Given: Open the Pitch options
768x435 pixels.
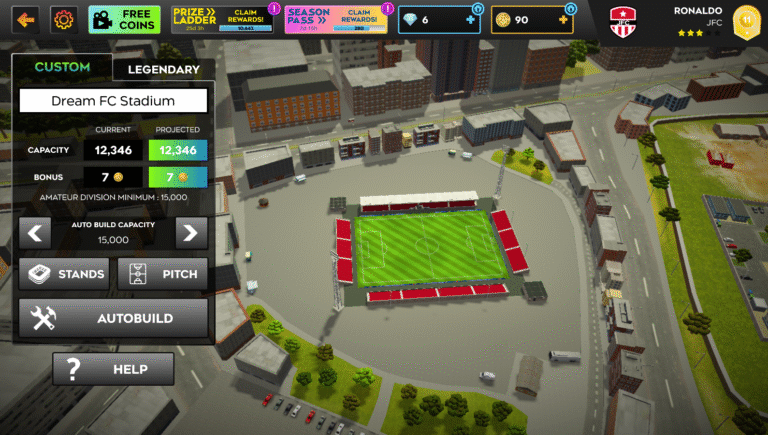Looking at the screenshot, I should [163, 274].
